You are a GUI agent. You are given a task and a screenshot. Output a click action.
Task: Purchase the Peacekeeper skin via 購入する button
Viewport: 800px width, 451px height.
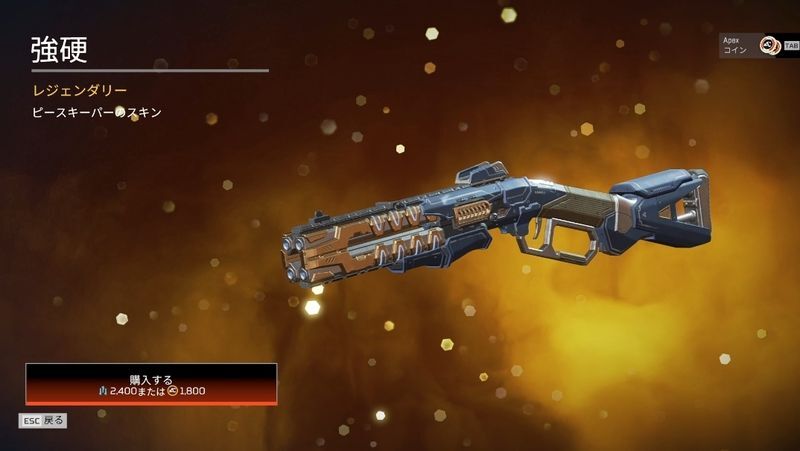click(x=151, y=384)
